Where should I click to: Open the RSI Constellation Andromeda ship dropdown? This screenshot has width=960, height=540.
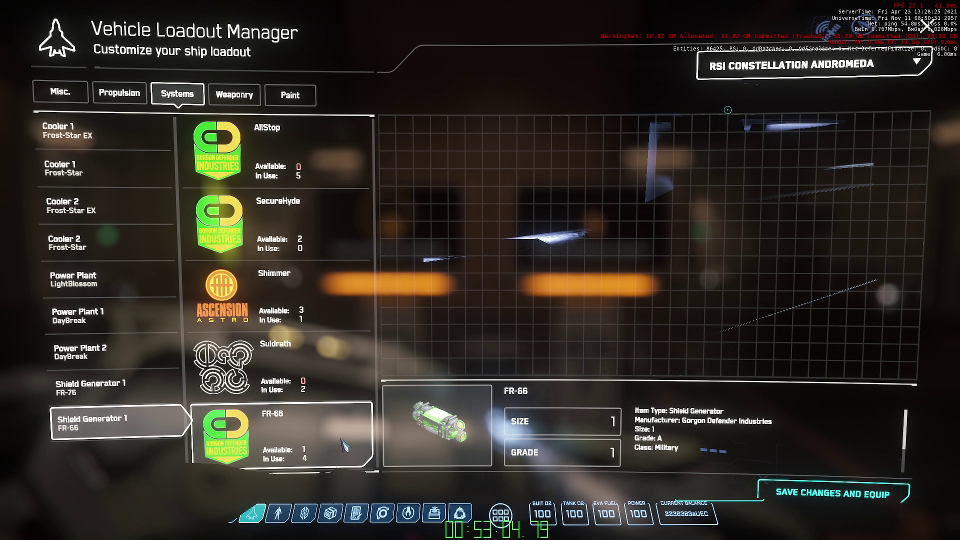pyautogui.click(x=810, y=64)
